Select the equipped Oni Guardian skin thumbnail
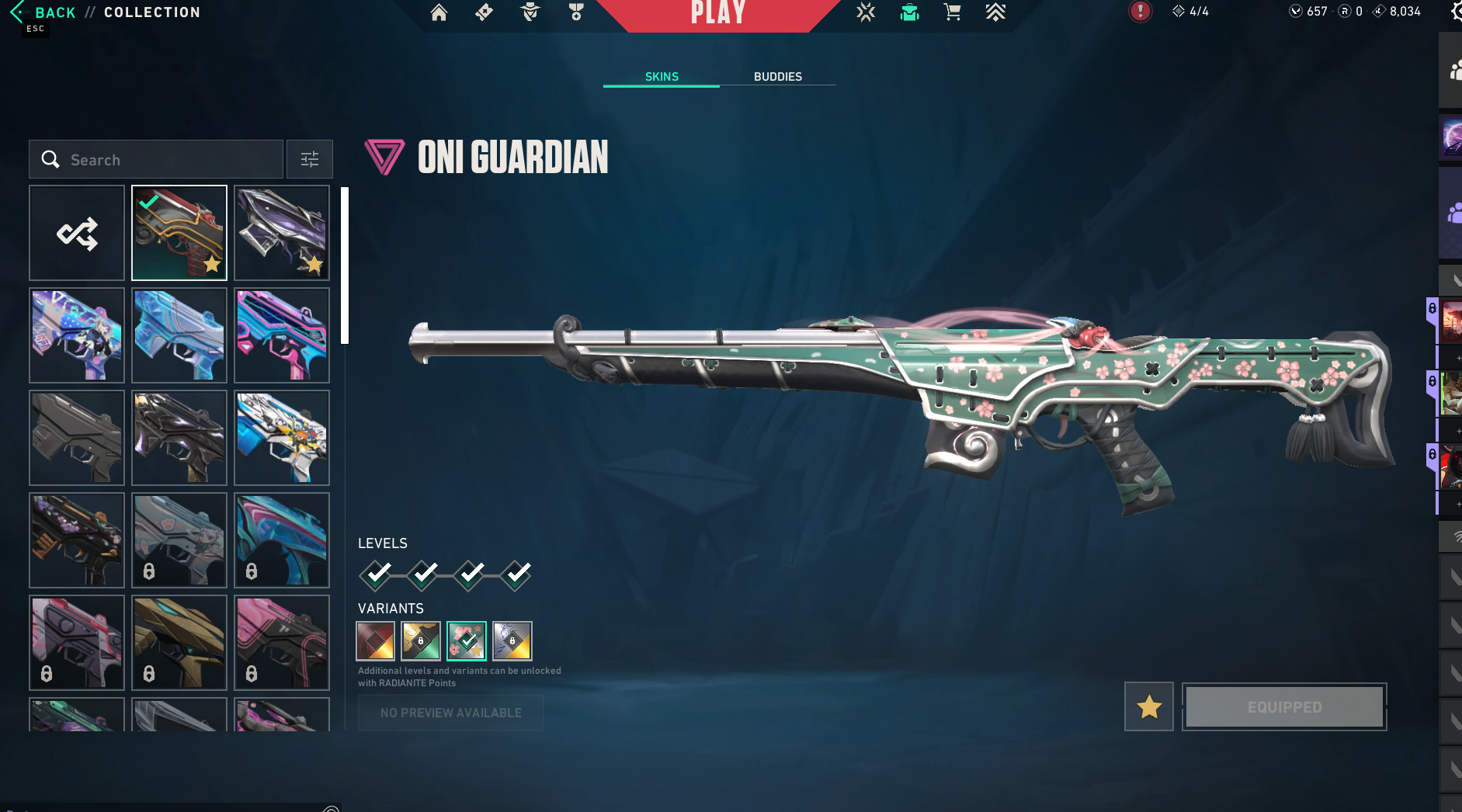 pos(179,233)
